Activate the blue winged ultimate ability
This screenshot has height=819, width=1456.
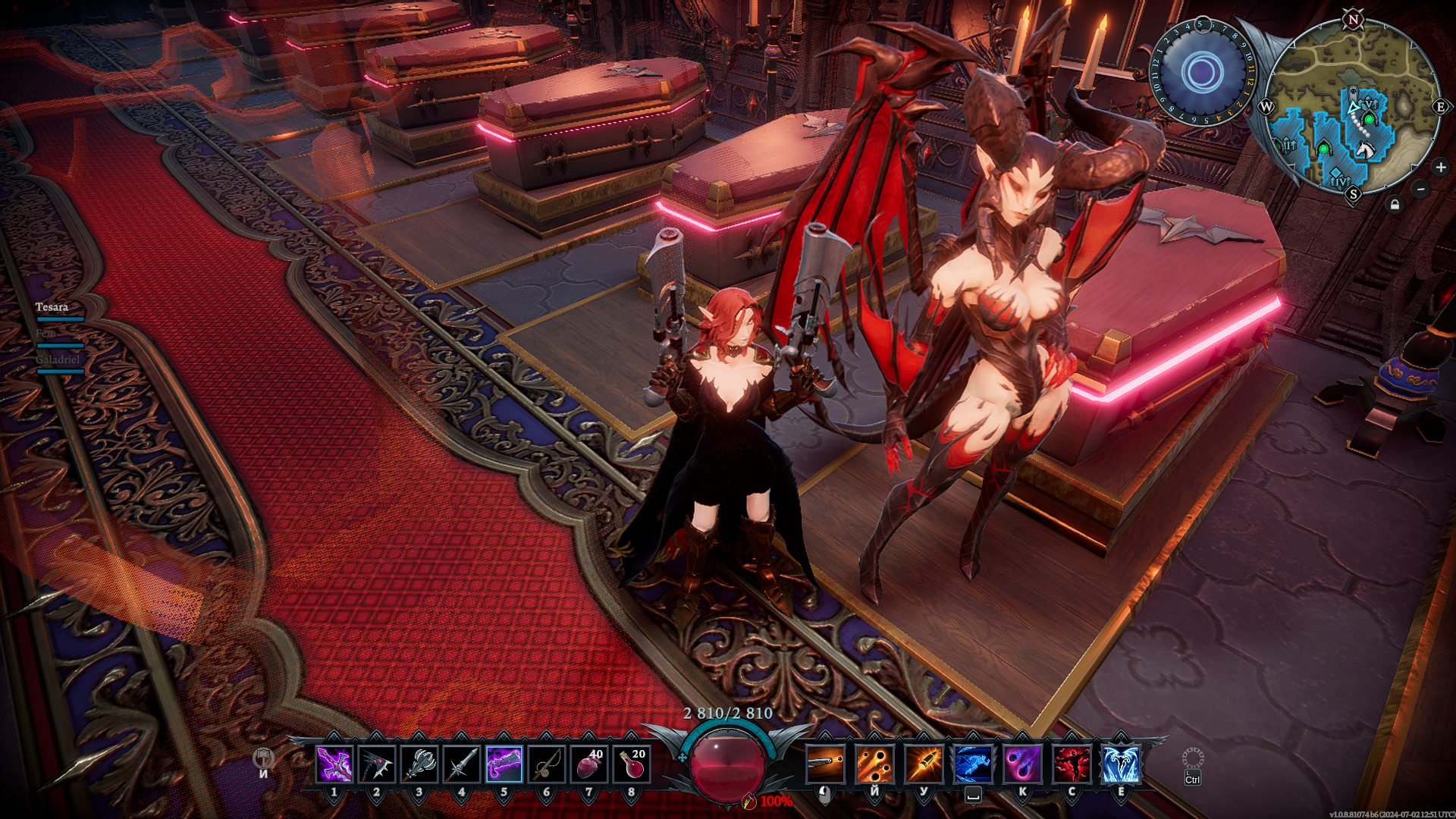point(1121,764)
